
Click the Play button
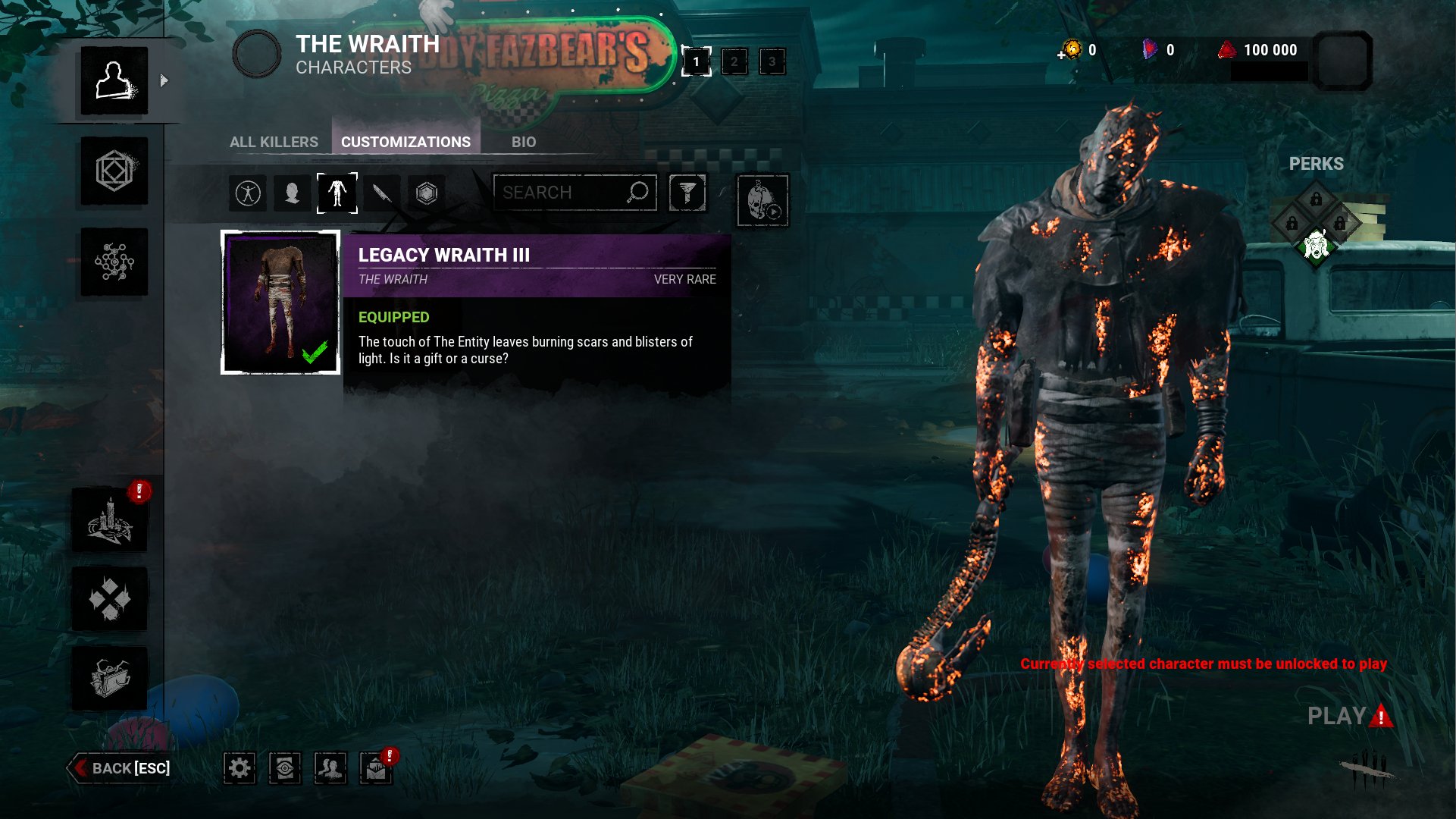[x=1338, y=716]
